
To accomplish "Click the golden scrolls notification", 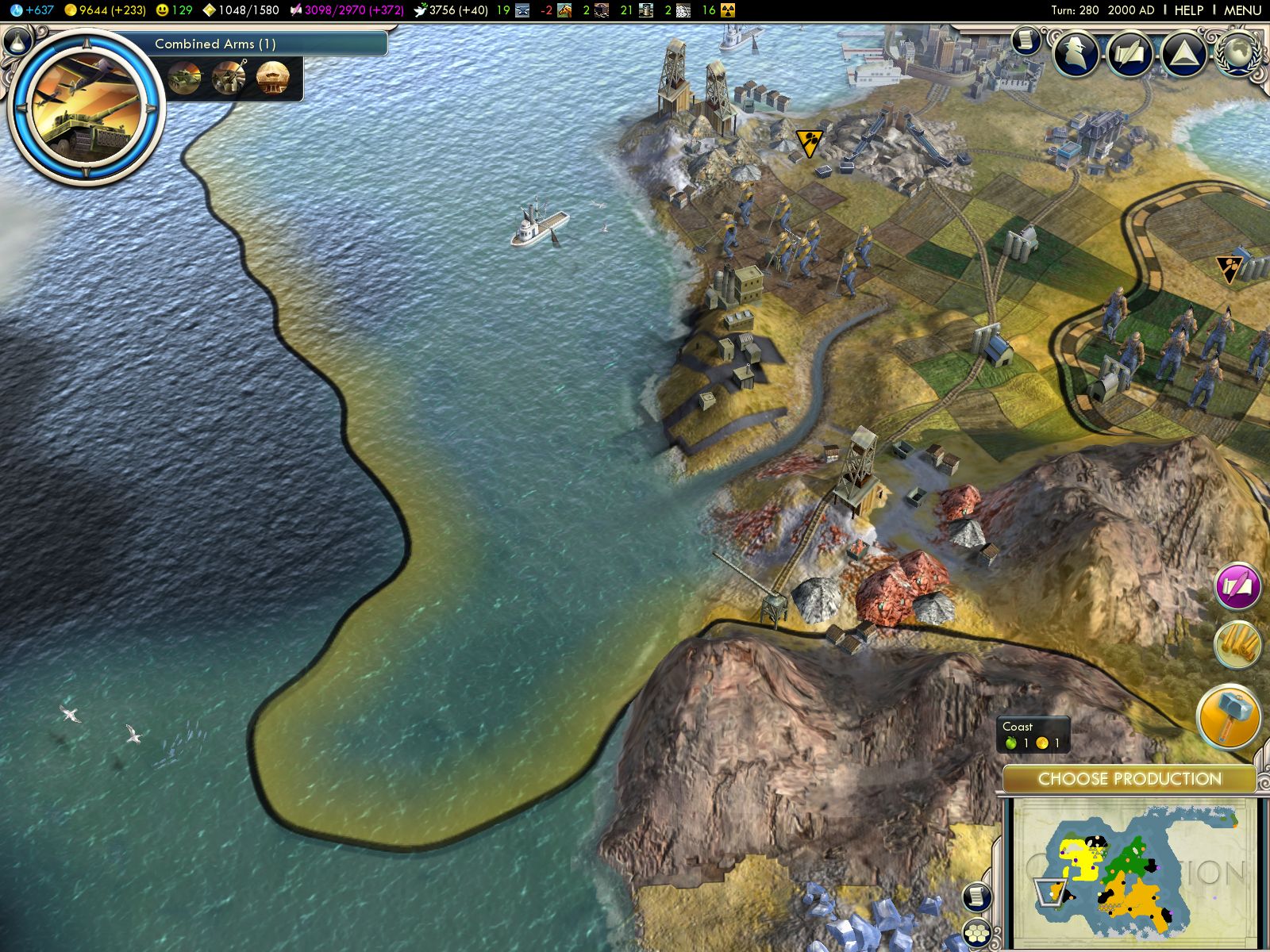I will [x=1237, y=643].
